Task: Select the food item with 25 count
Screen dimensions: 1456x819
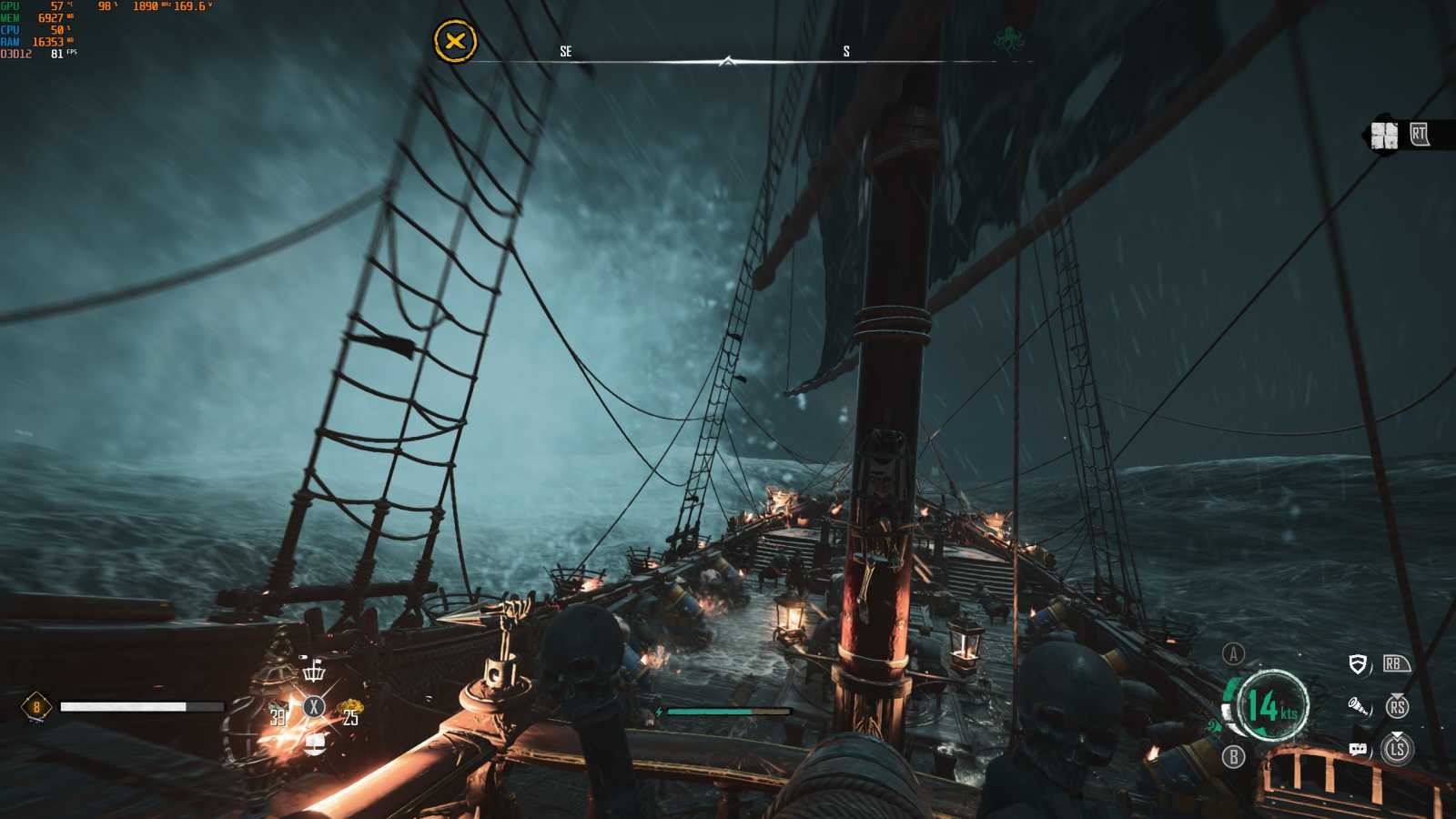Action: tap(349, 712)
